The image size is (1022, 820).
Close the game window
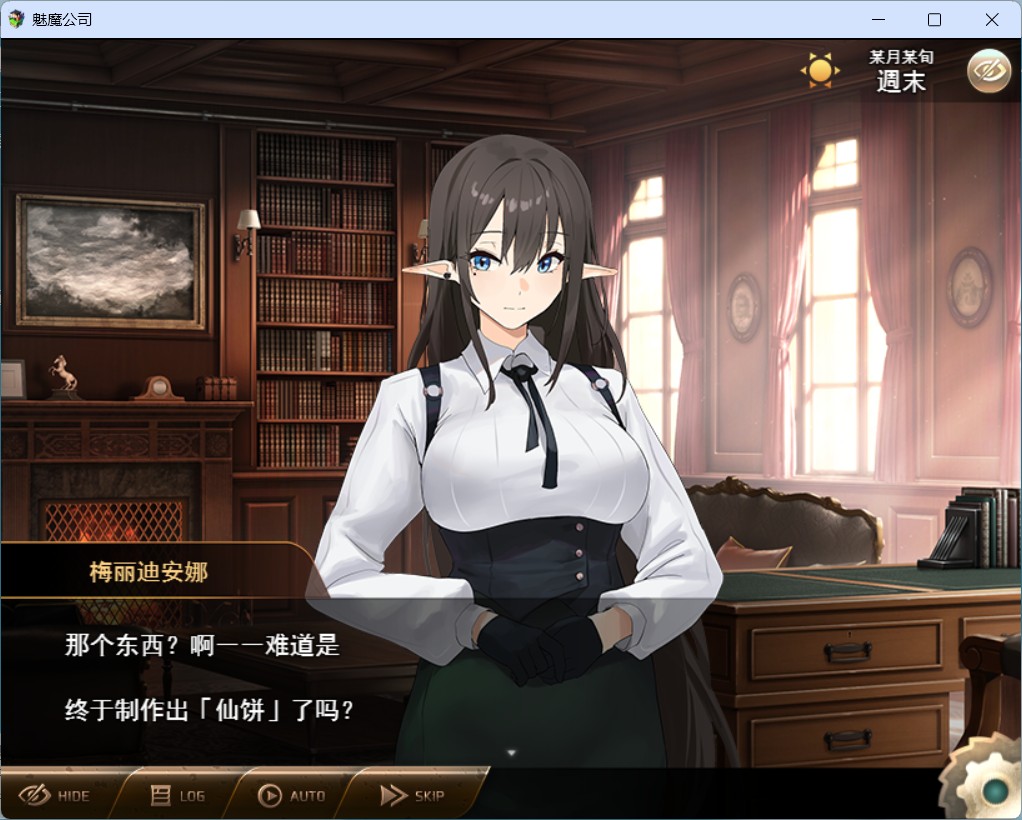pyautogui.click(x=991, y=19)
